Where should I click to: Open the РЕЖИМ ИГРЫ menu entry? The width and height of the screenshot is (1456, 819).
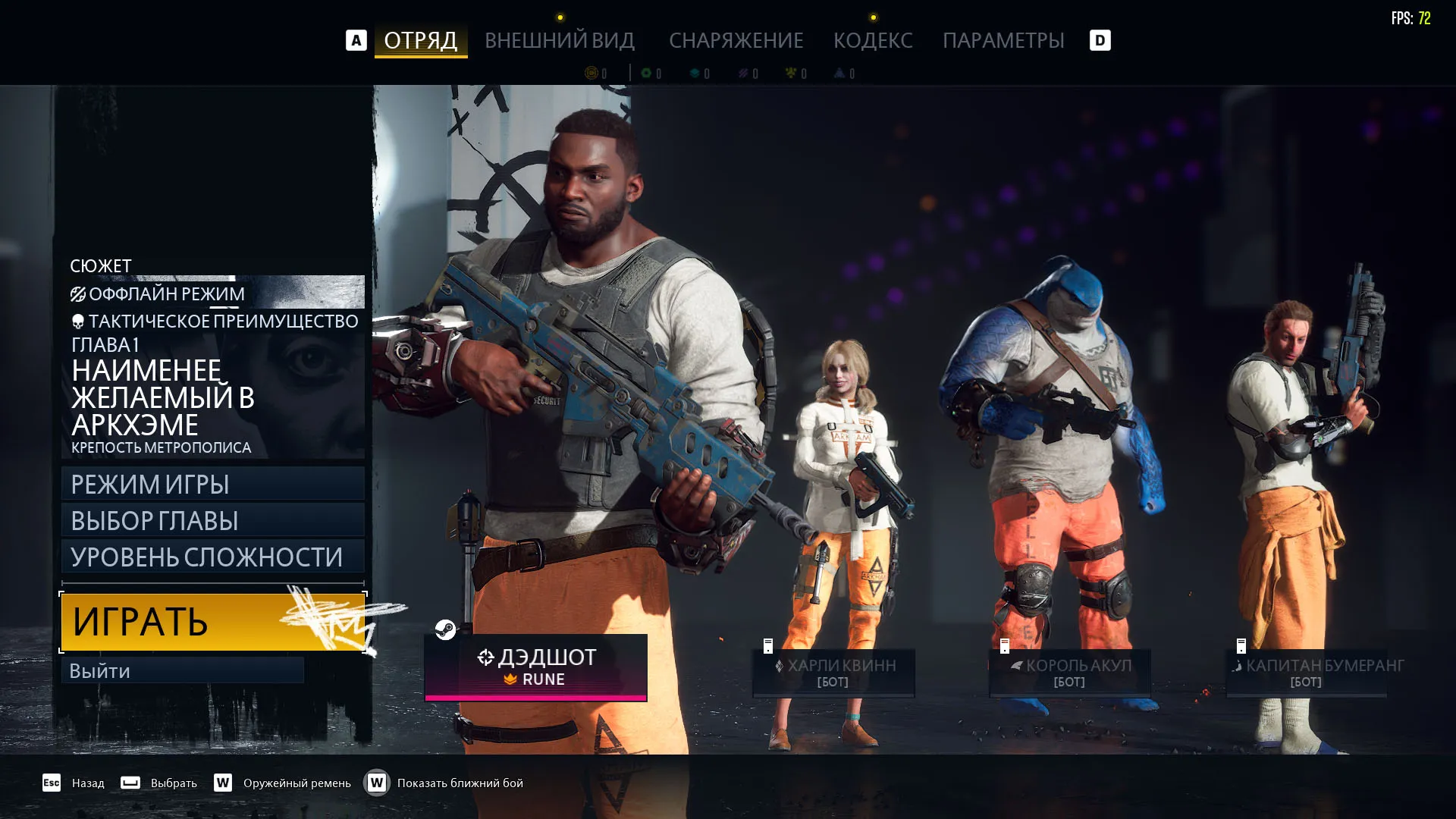coord(212,484)
